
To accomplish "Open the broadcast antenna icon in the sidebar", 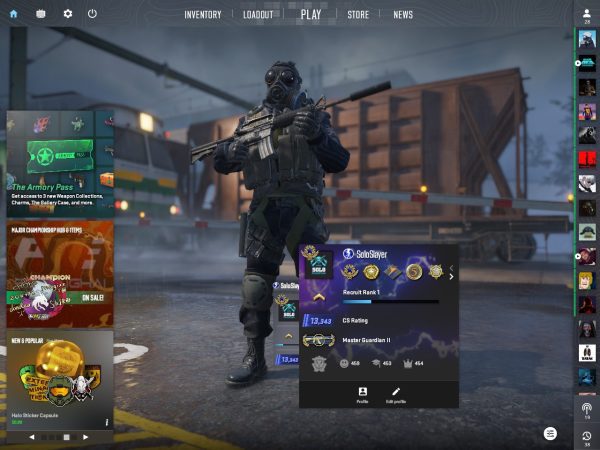I will [x=587, y=409].
